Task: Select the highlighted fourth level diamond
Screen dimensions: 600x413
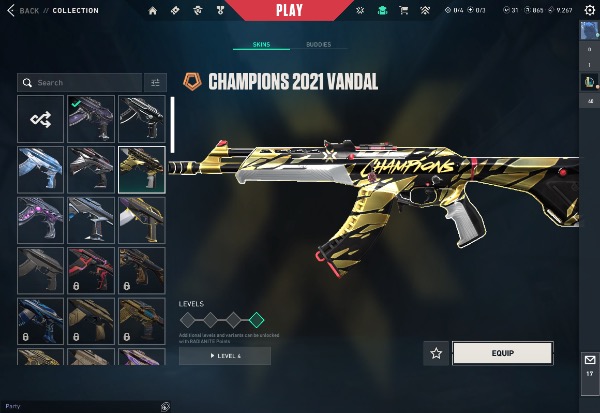Action: pos(256,320)
